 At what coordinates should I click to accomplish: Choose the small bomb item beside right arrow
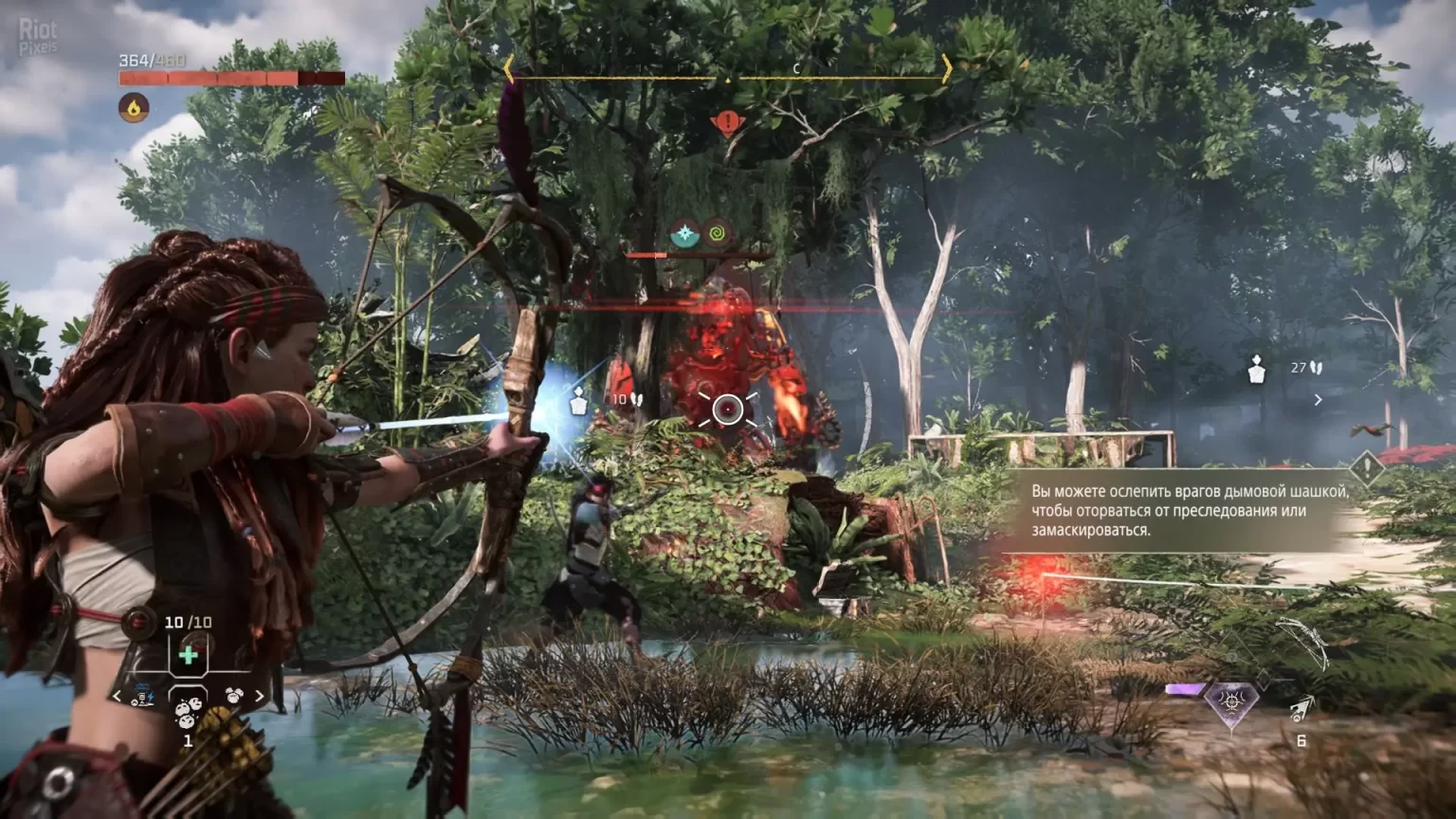coord(233,696)
